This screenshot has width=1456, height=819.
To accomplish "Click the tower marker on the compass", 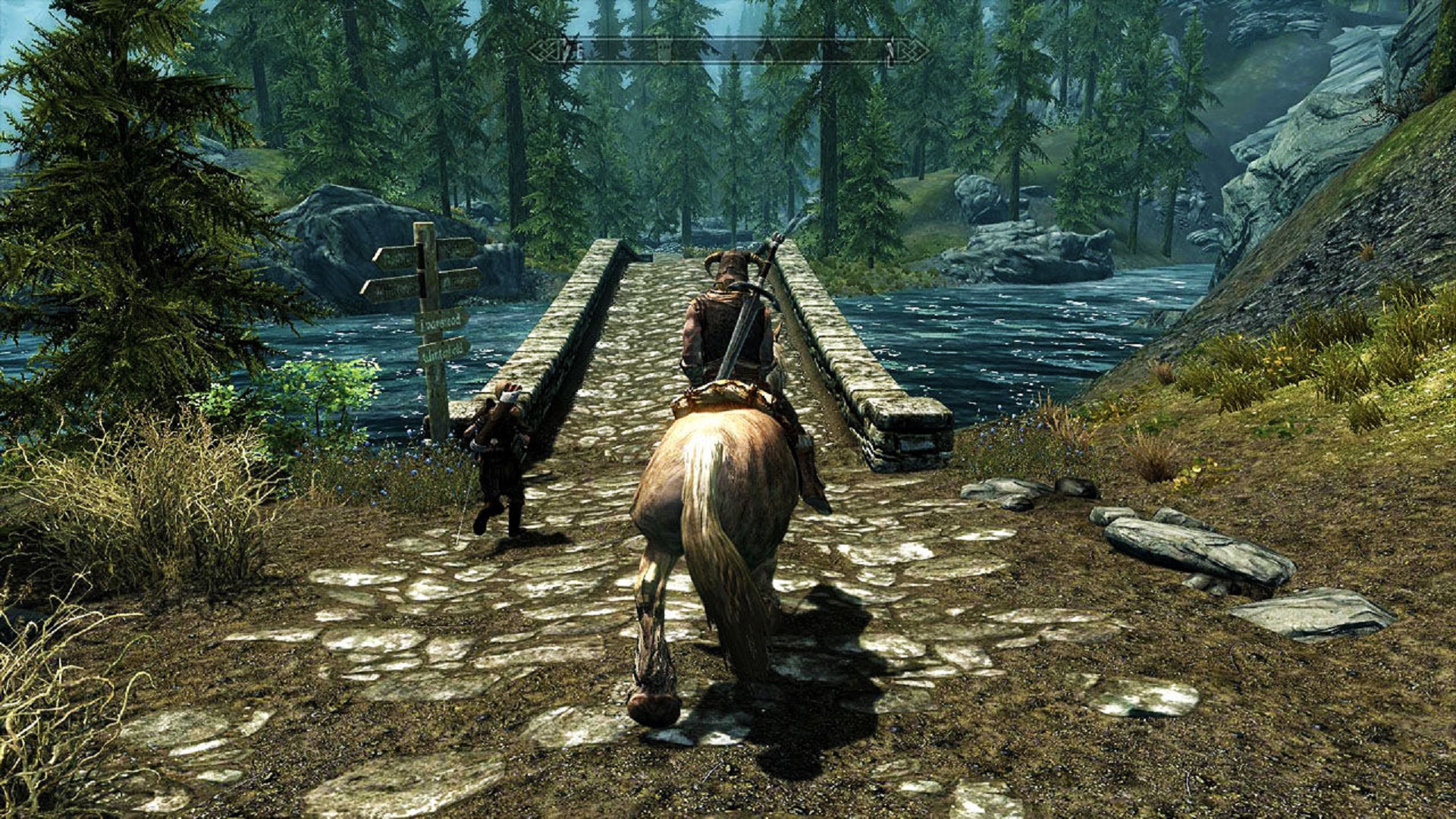I will (664, 51).
